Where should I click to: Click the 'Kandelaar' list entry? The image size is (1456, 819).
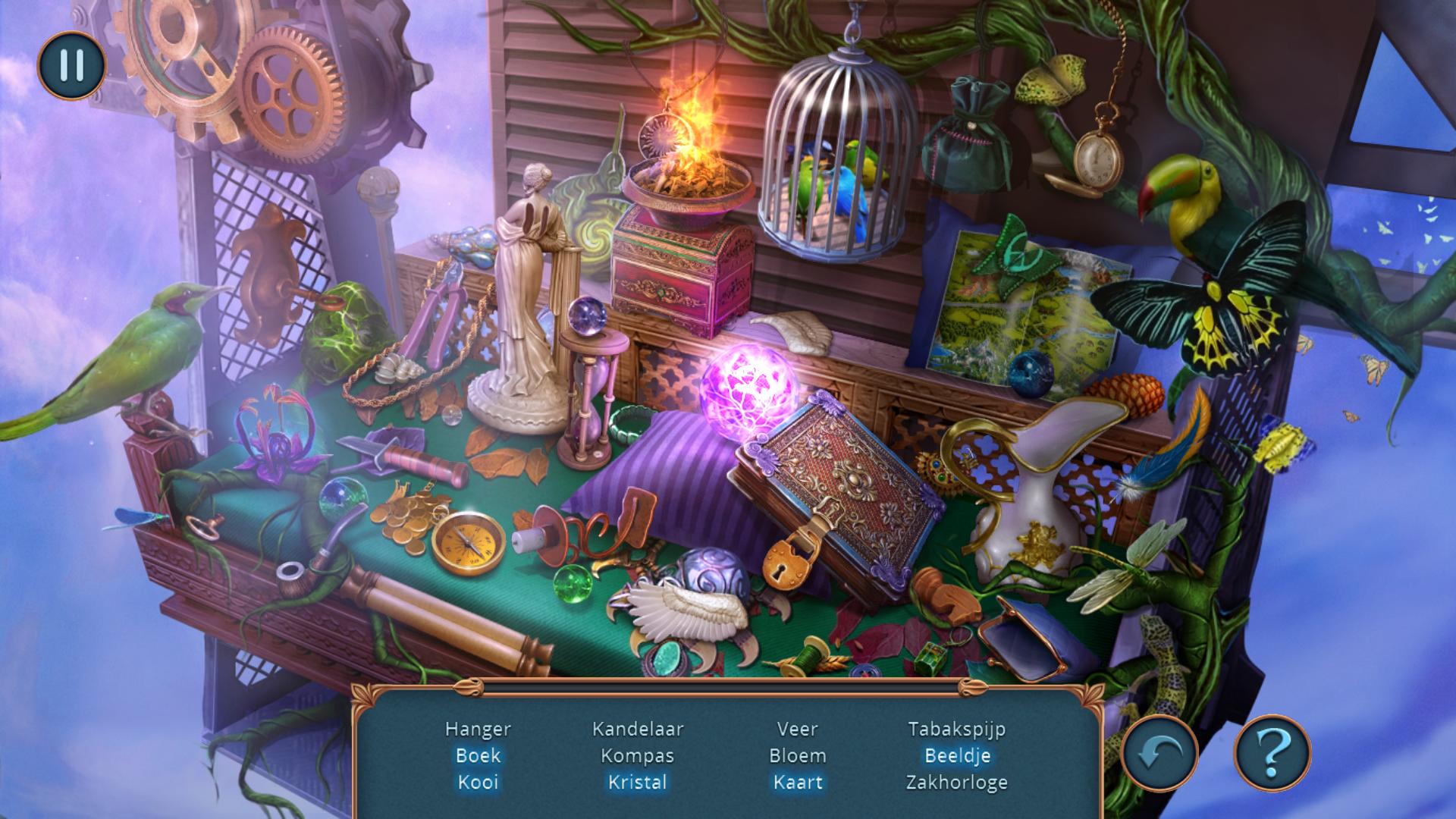638,729
